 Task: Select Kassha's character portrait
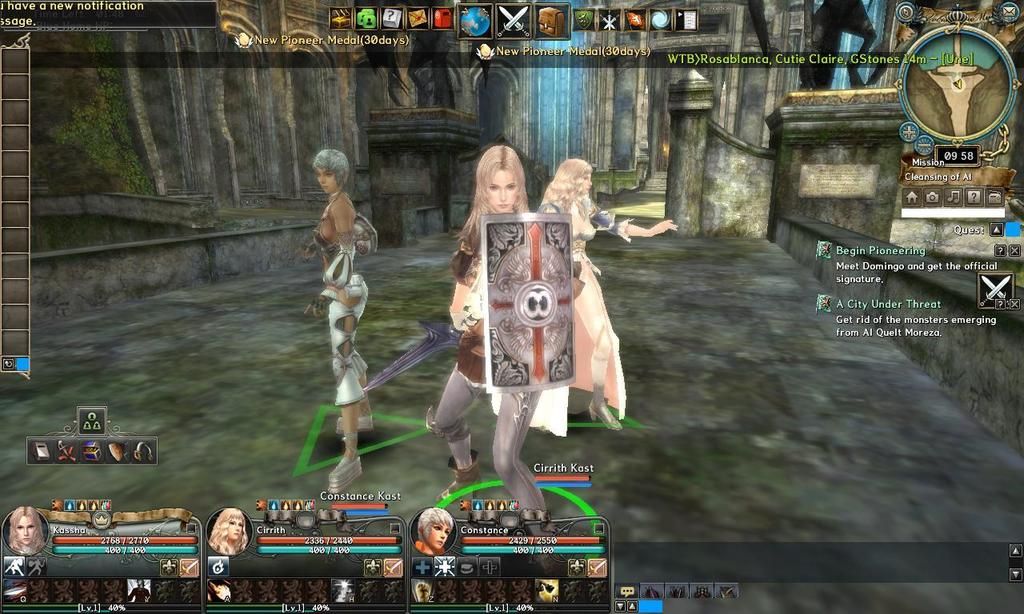coord(26,532)
